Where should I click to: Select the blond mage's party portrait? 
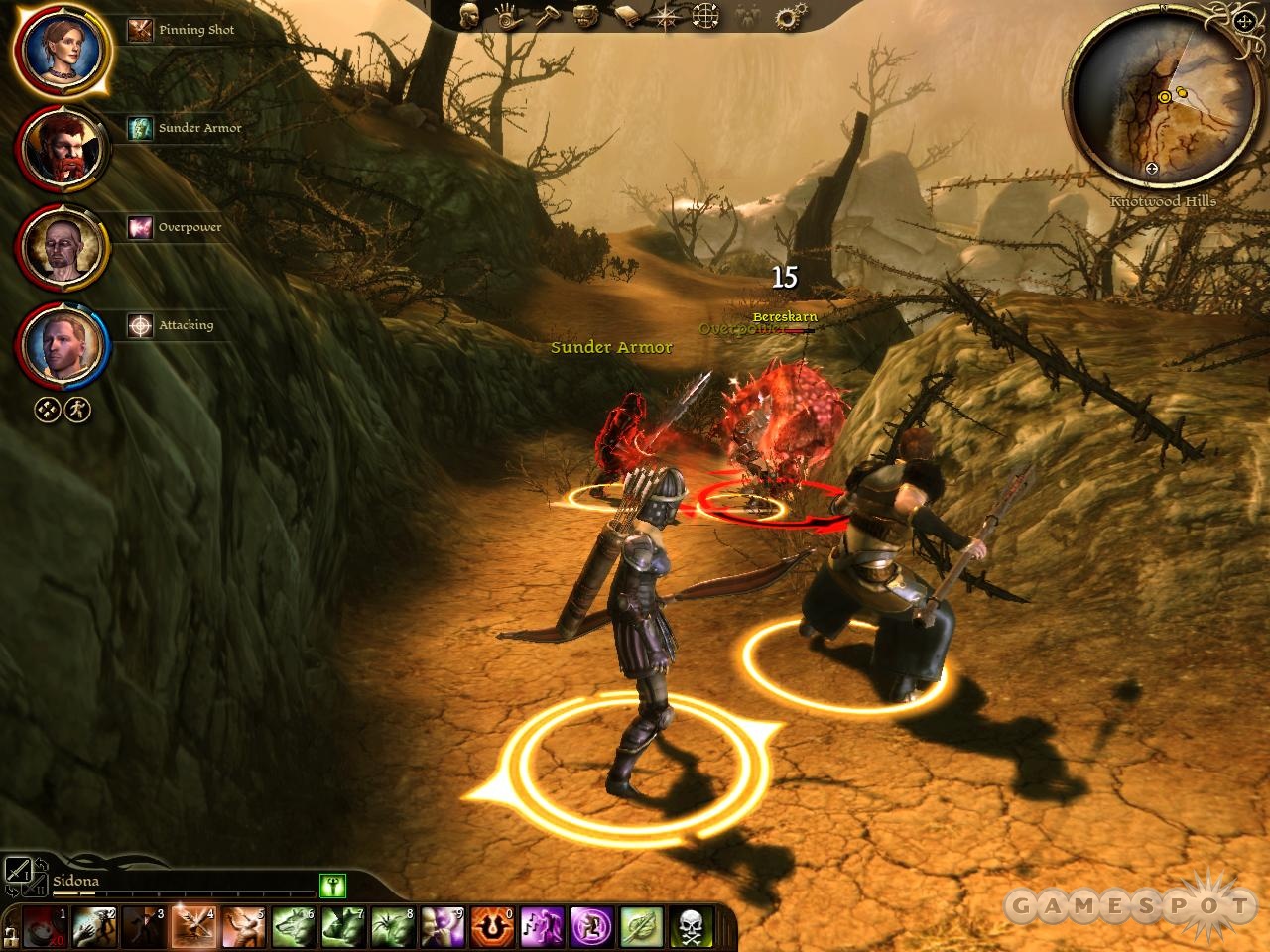pos(61,343)
